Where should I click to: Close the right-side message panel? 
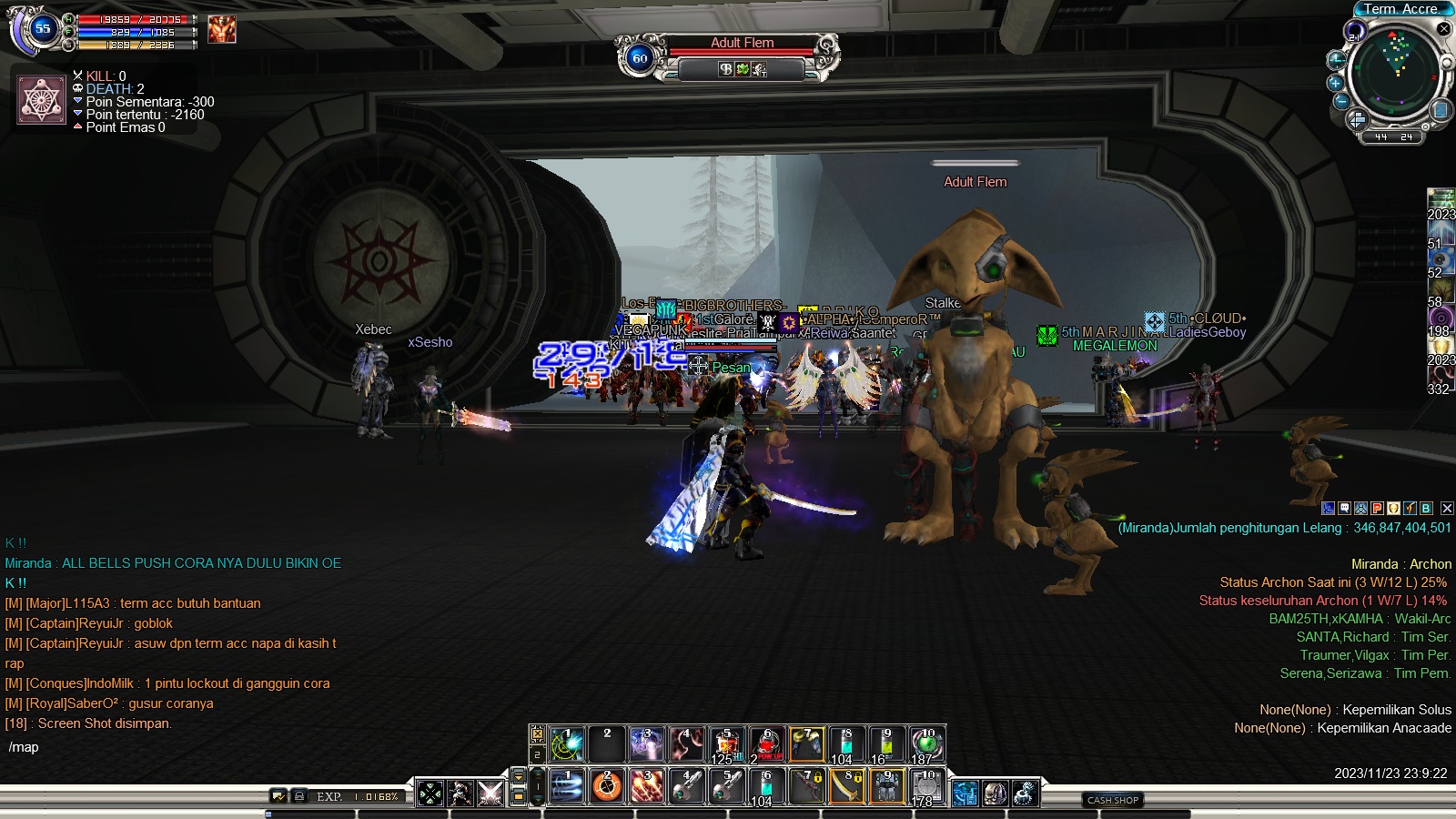point(1447,509)
